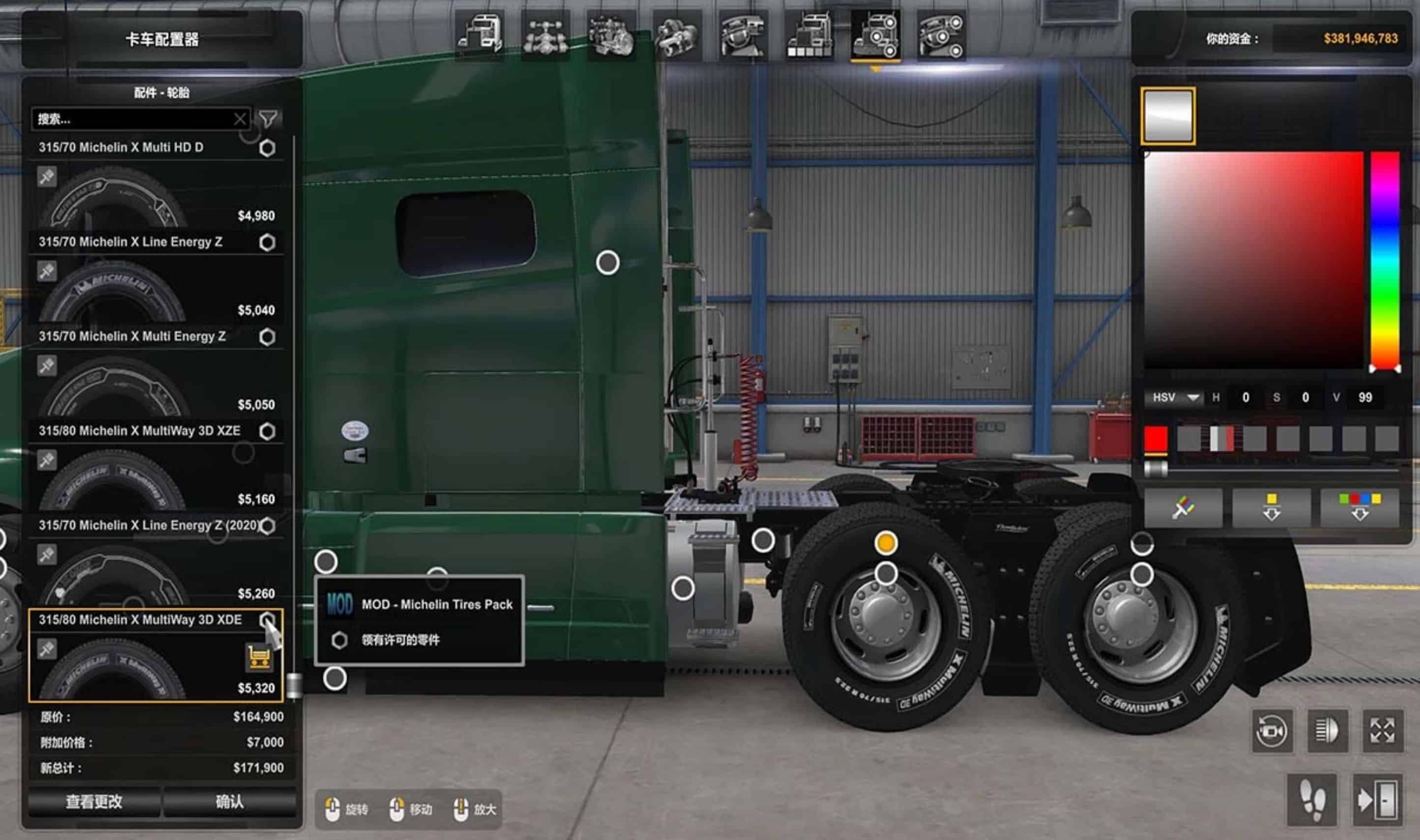1420x840 pixels.
Task: Click the parts search field
Action: pos(133,119)
